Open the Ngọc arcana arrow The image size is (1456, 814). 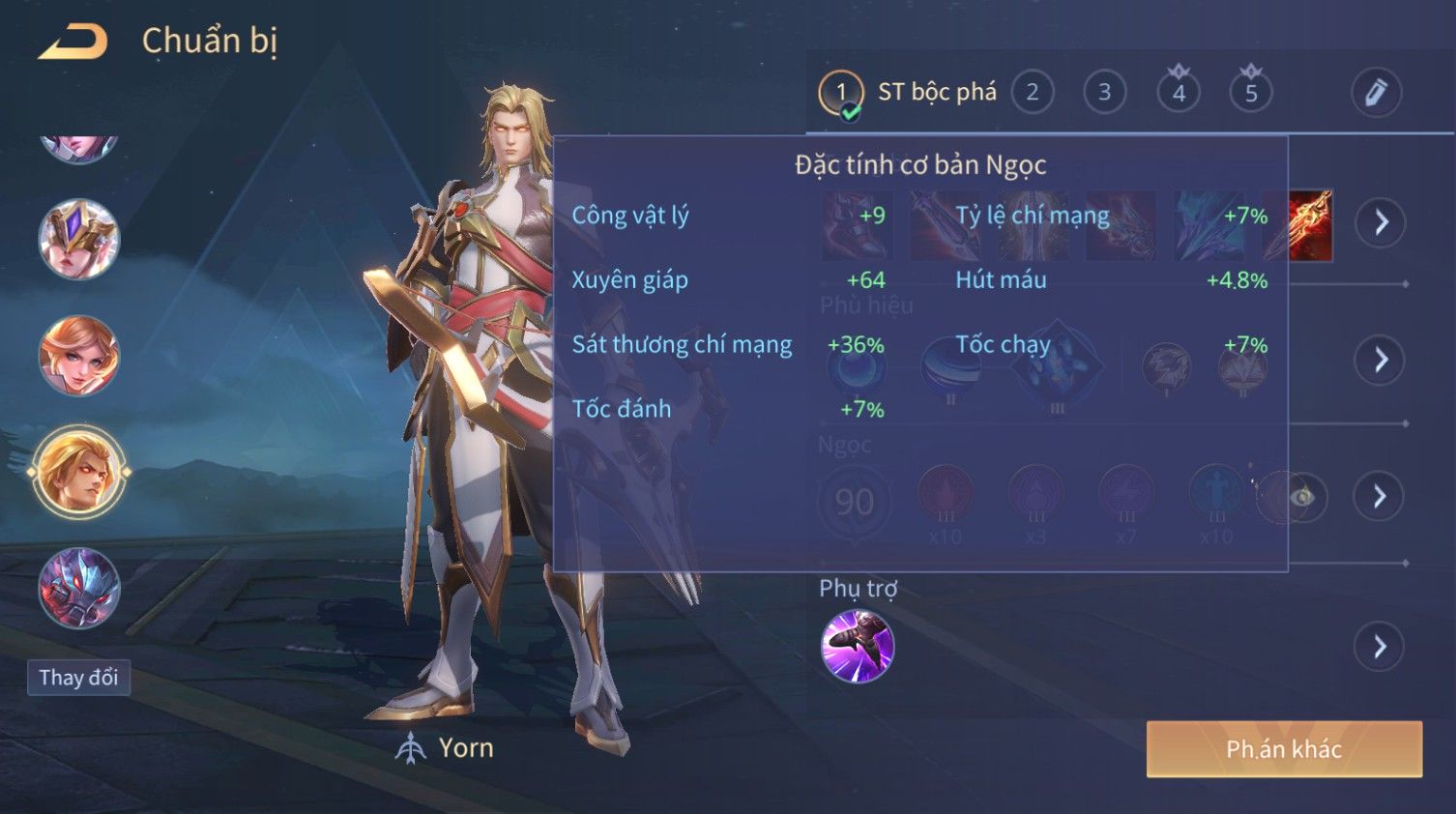[1380, 496]
